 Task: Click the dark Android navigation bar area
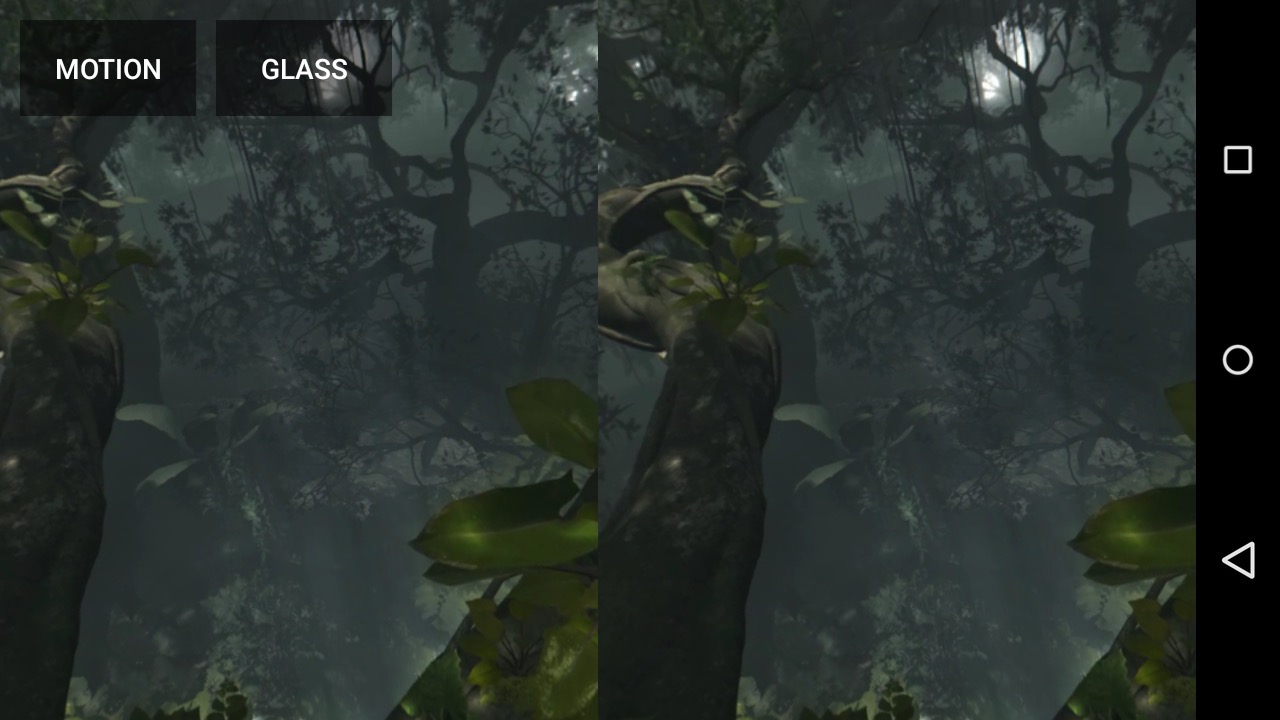tap(1238, 650)
